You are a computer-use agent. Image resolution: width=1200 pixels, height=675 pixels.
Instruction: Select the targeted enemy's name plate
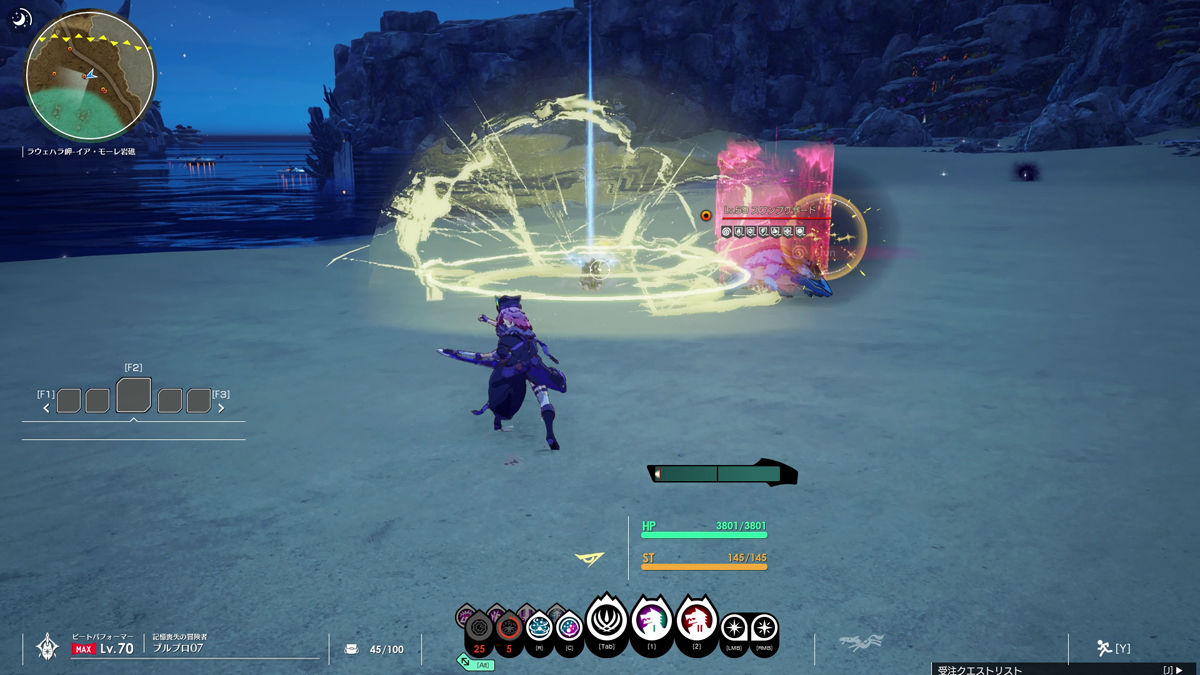click(x=770, y=211)
